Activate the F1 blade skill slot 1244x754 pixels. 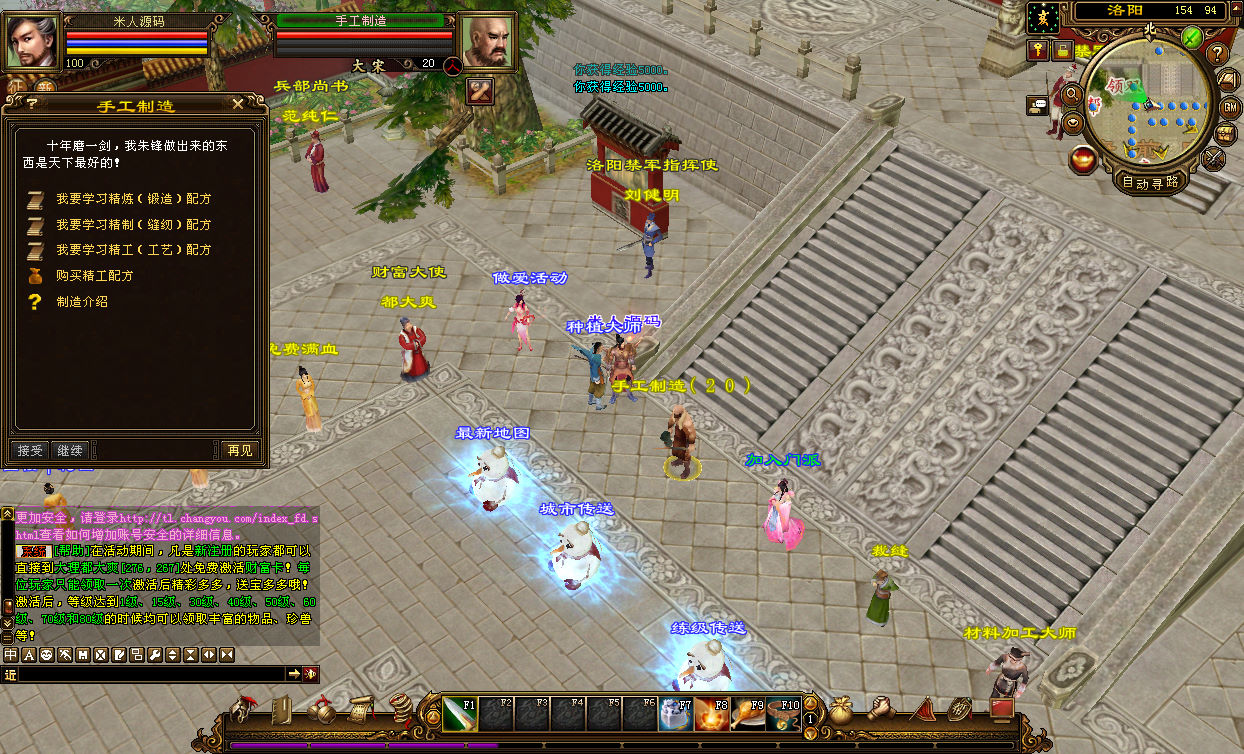coord(460,713)
